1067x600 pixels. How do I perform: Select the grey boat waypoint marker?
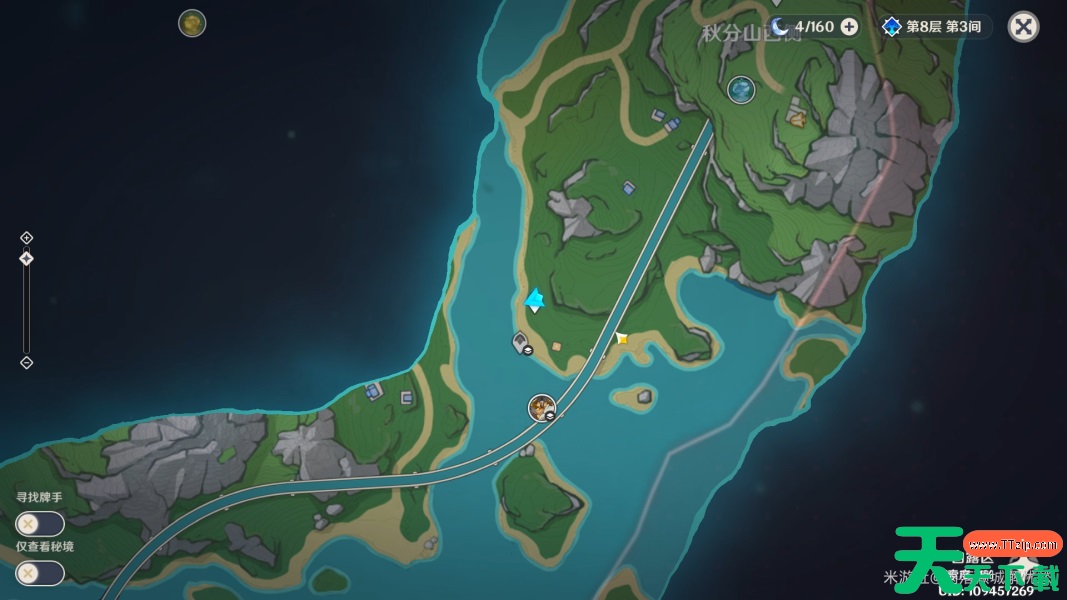click(x=521, y=344)
